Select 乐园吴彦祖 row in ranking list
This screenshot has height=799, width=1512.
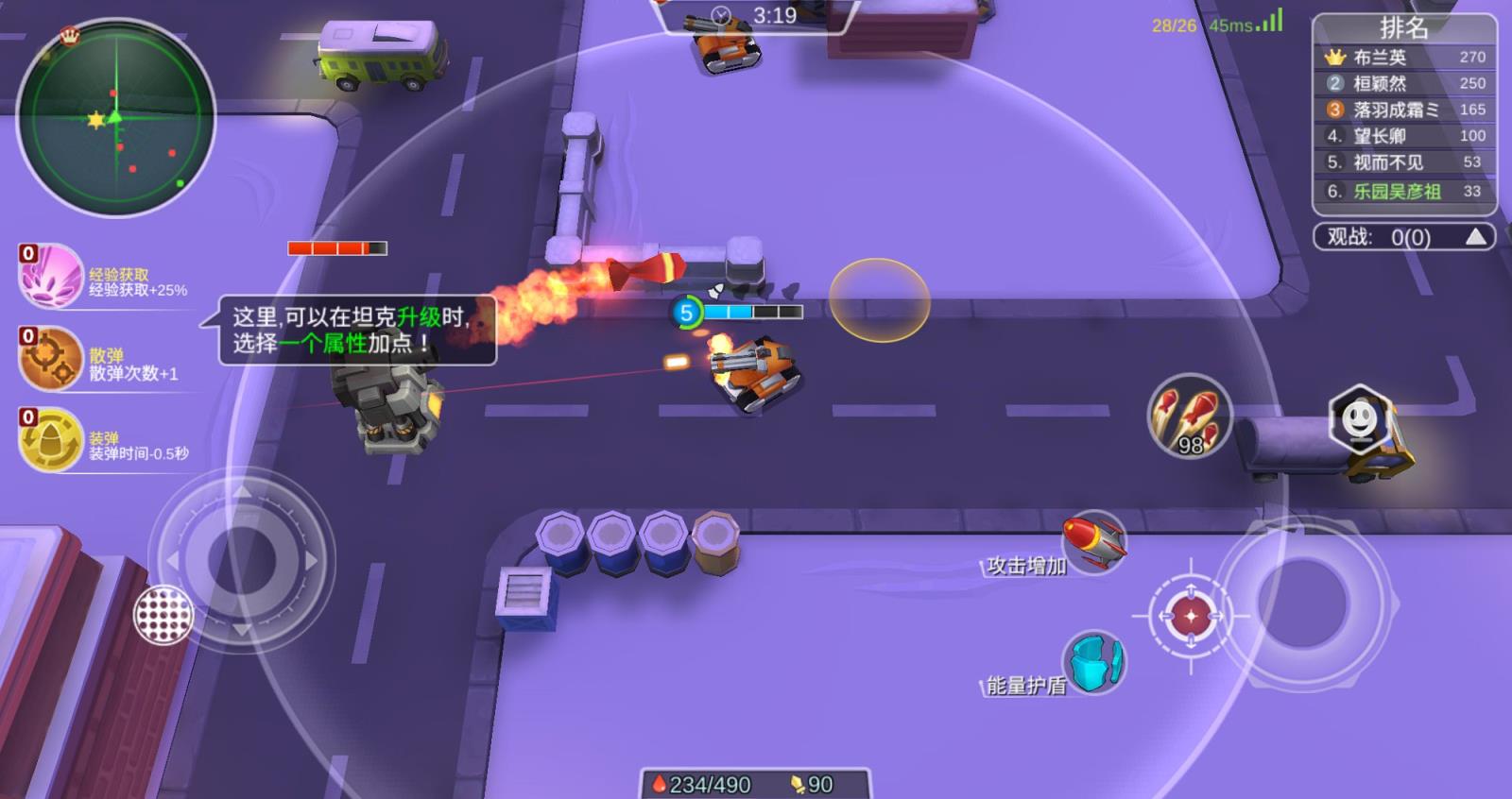point(1404,192)
